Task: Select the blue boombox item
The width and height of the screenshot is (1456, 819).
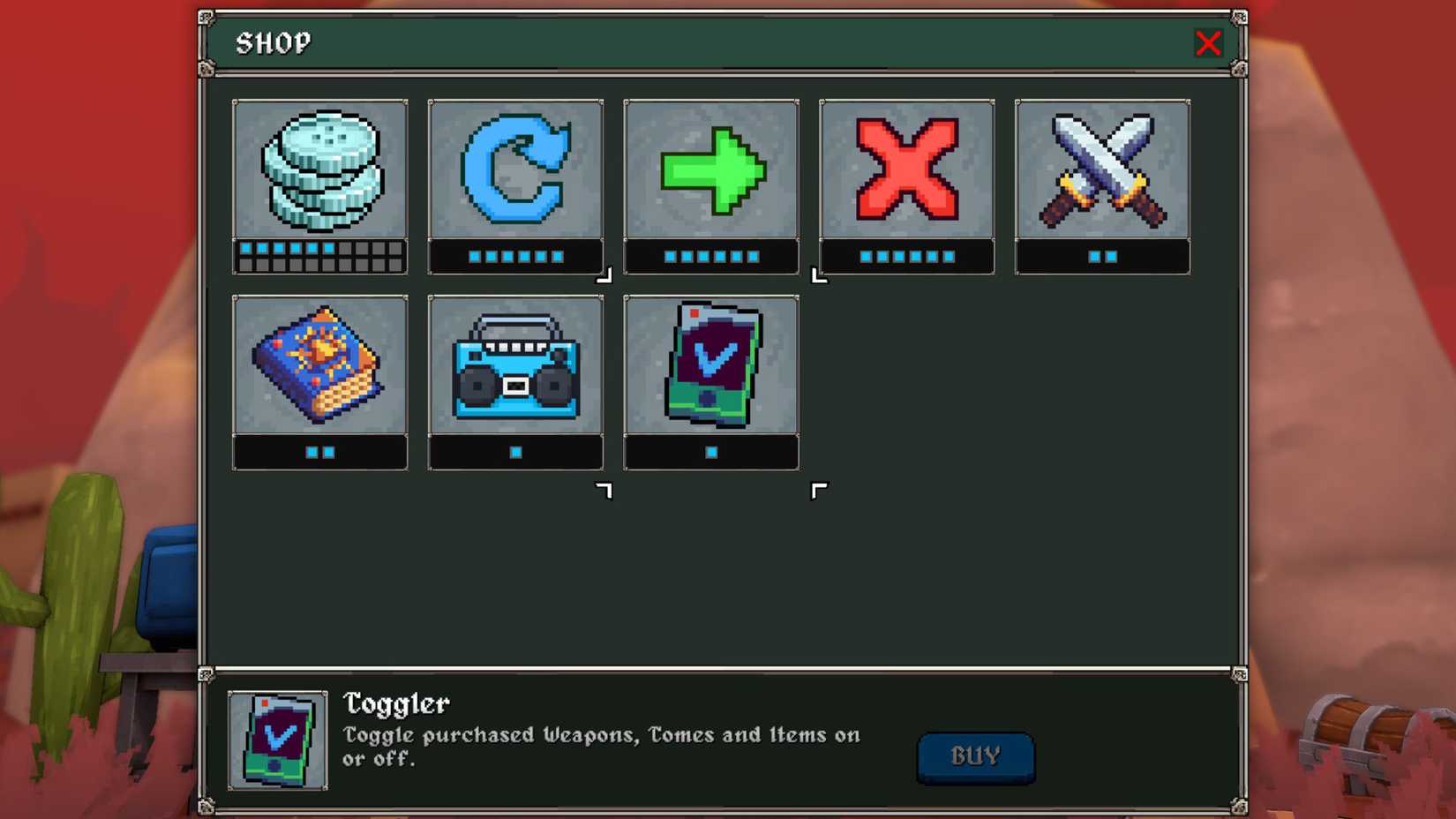Action: click(x=515, y=367)
